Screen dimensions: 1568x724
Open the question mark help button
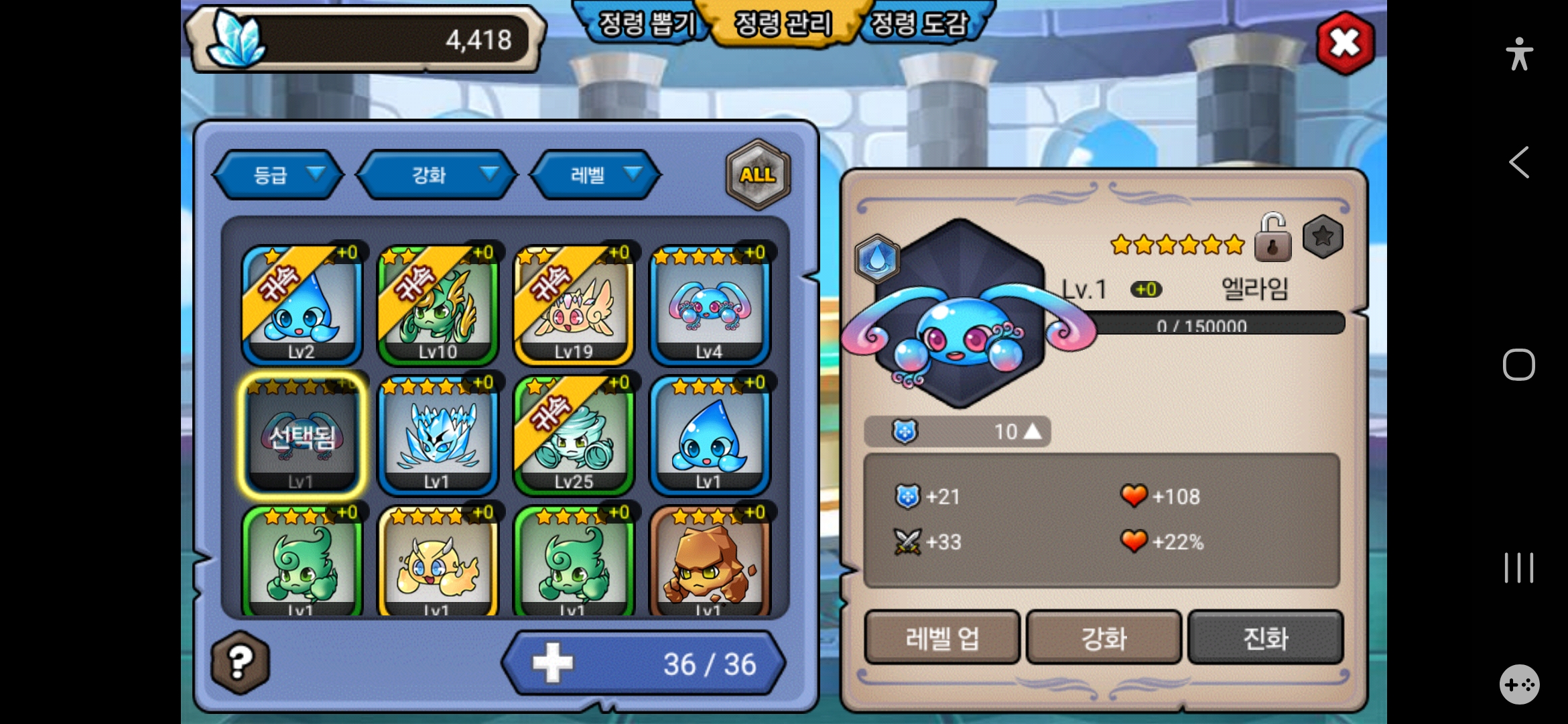click(x=241, y=662)
